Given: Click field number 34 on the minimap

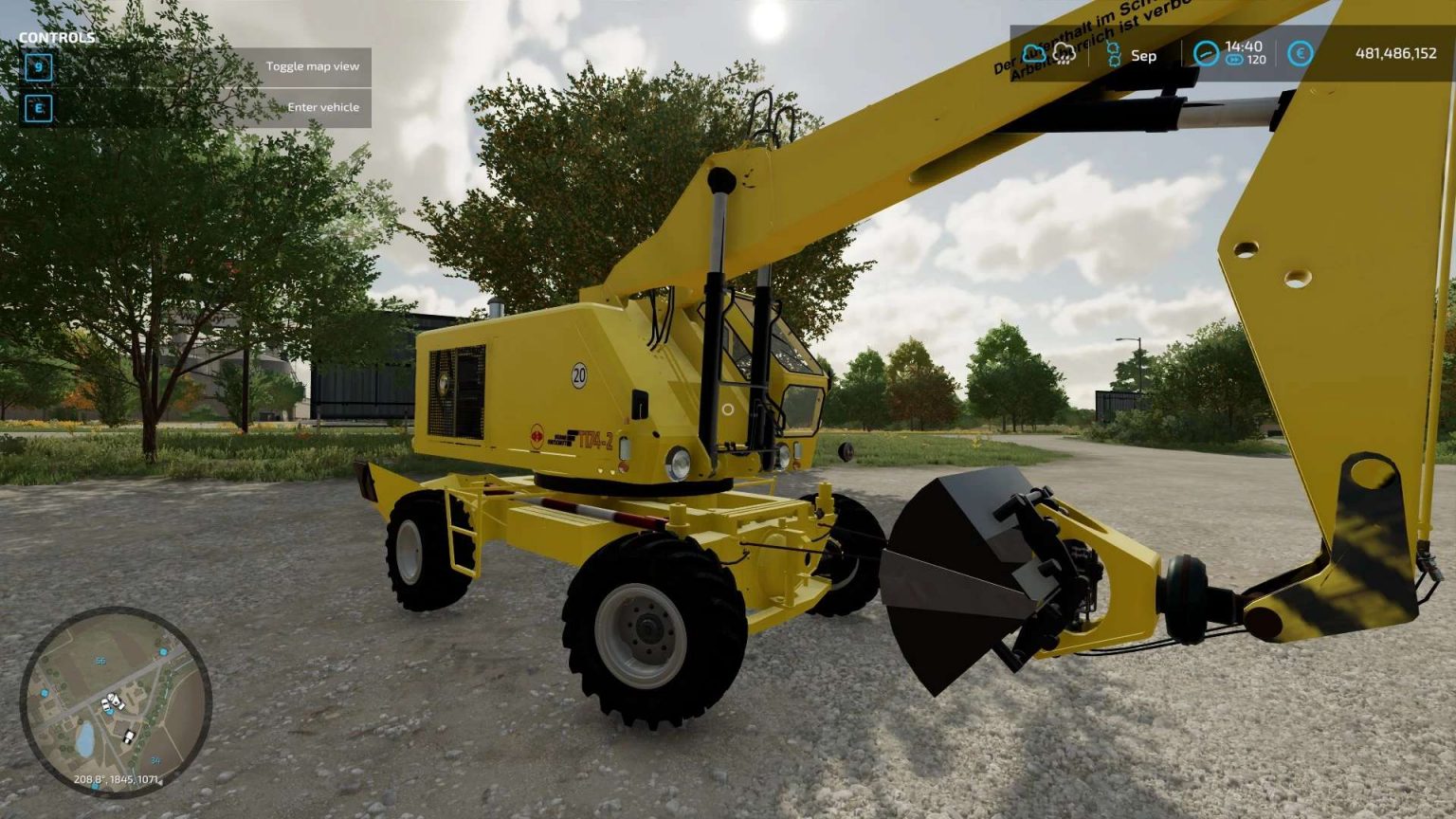Looking at the screenshot, I should 155,761.
